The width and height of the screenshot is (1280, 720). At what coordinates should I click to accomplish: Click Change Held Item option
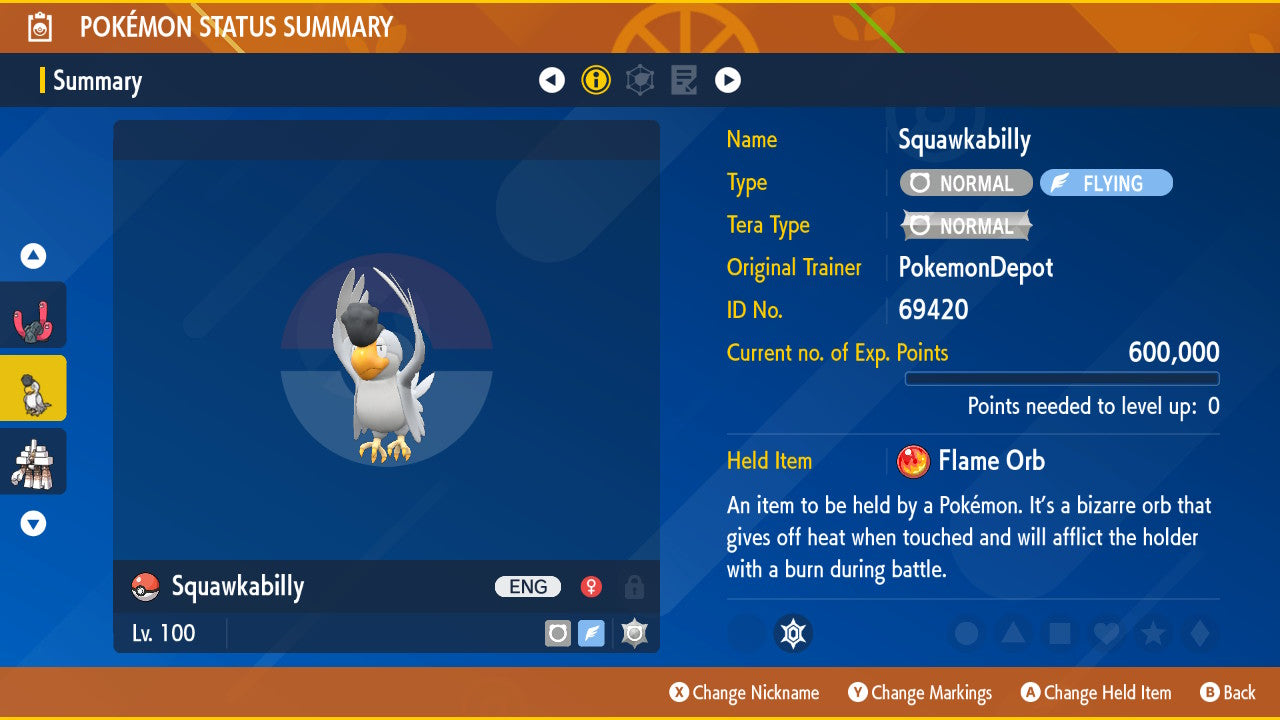pyautogui.click(x=1095, y=693)
